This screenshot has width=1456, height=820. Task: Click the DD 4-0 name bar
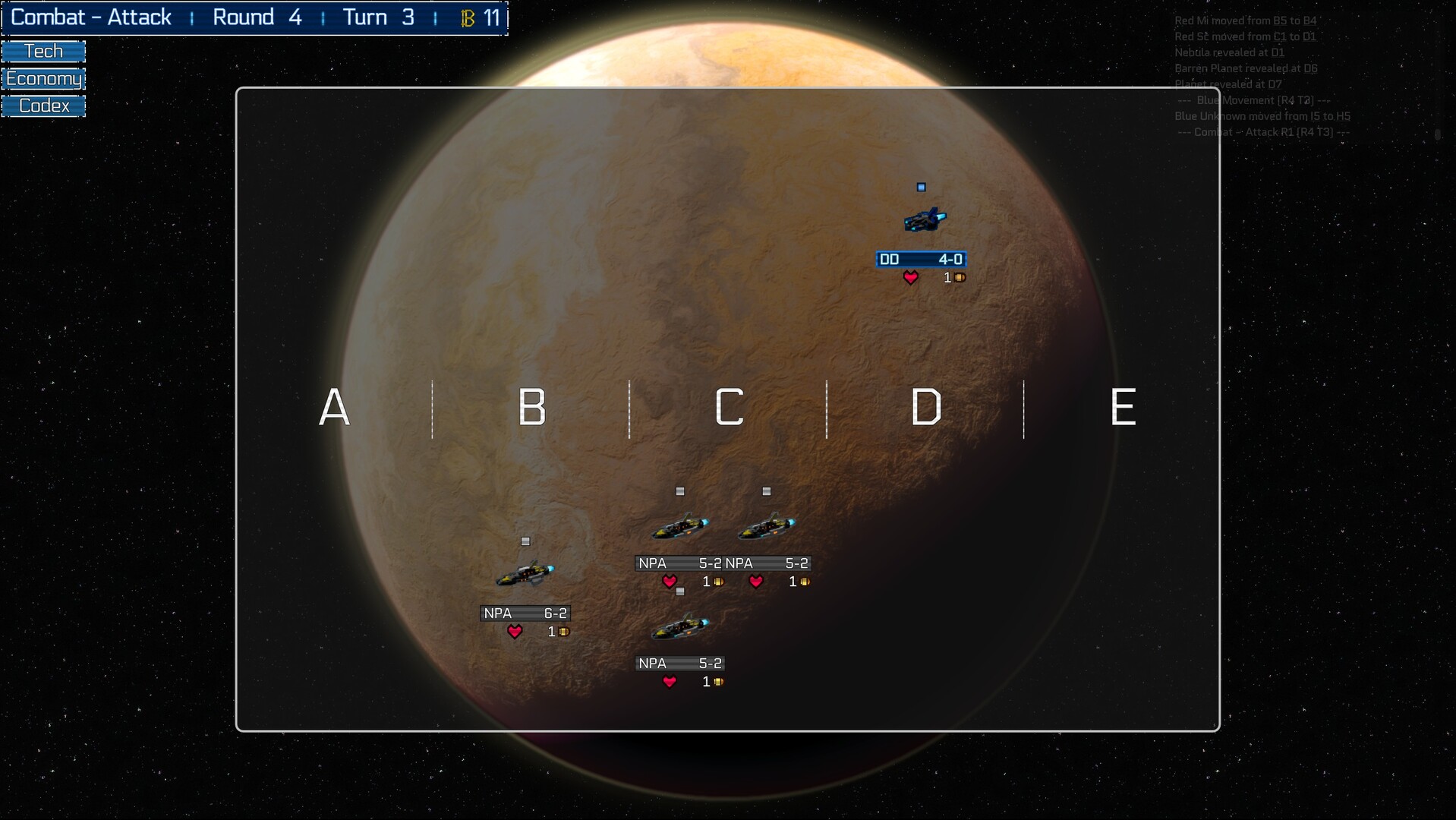[921, 259]
